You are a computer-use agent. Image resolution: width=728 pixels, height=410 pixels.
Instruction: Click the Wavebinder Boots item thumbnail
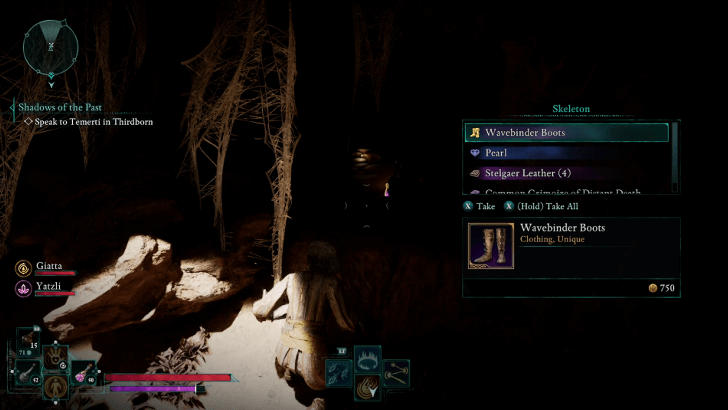pos(492,245)
